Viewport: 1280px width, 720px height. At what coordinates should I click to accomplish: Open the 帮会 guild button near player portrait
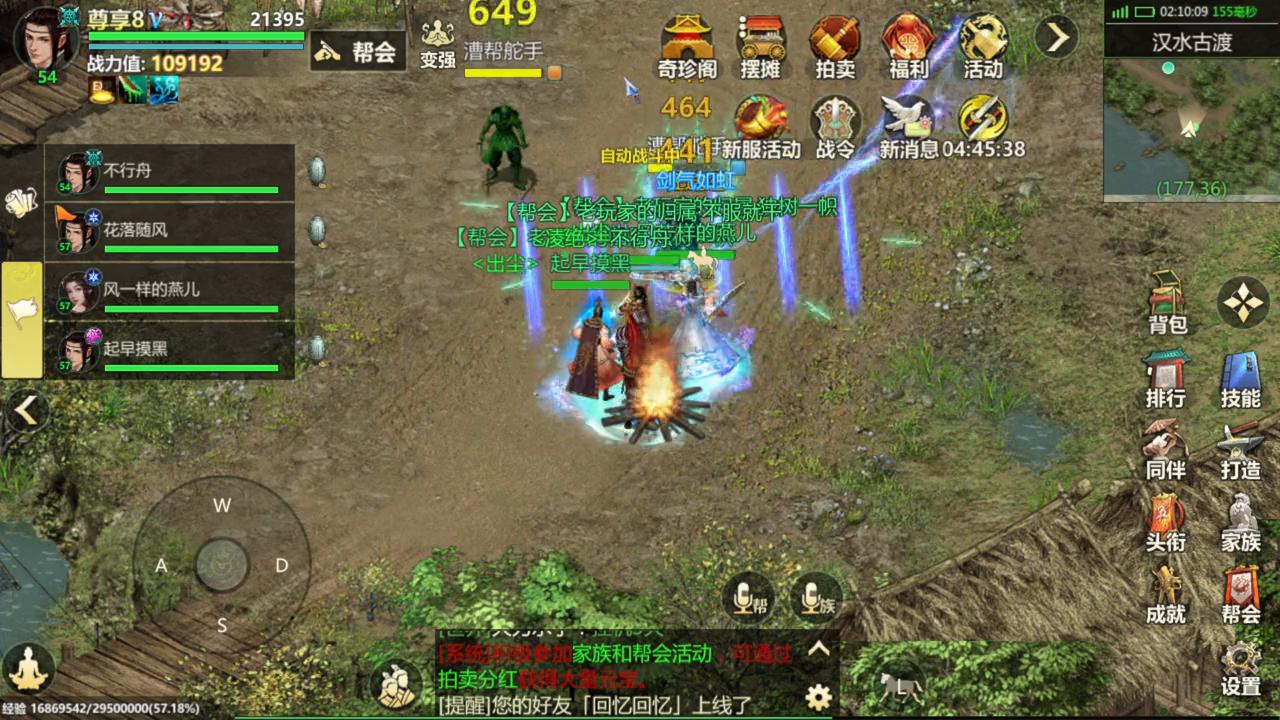[357, 51]
